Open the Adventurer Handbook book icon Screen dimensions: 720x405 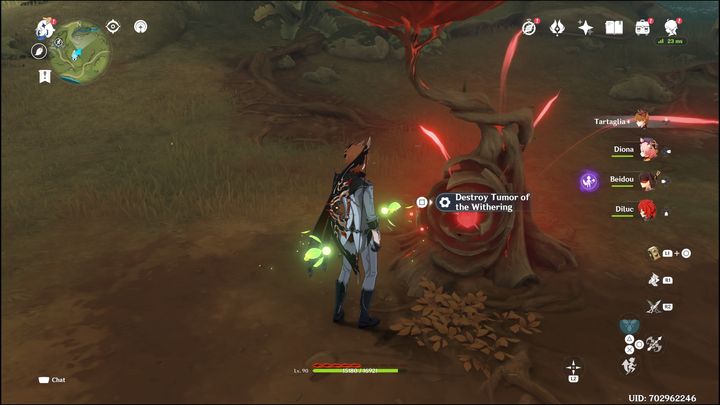pyautogui.click(x=615, y=27)
